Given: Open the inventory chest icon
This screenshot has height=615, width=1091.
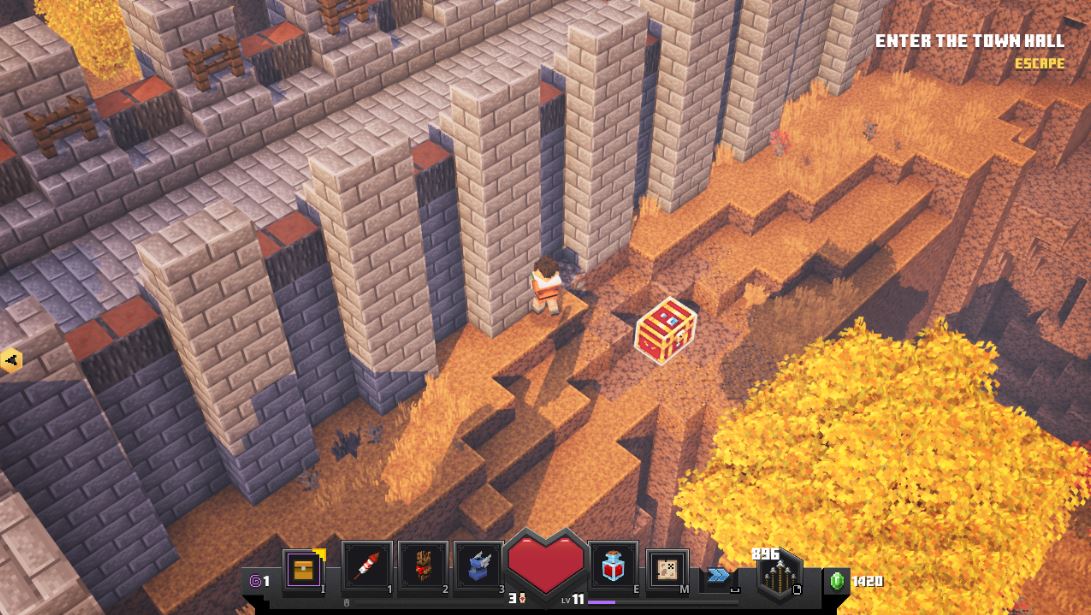Looking at the screenshot, I should [x=301, y=568].
